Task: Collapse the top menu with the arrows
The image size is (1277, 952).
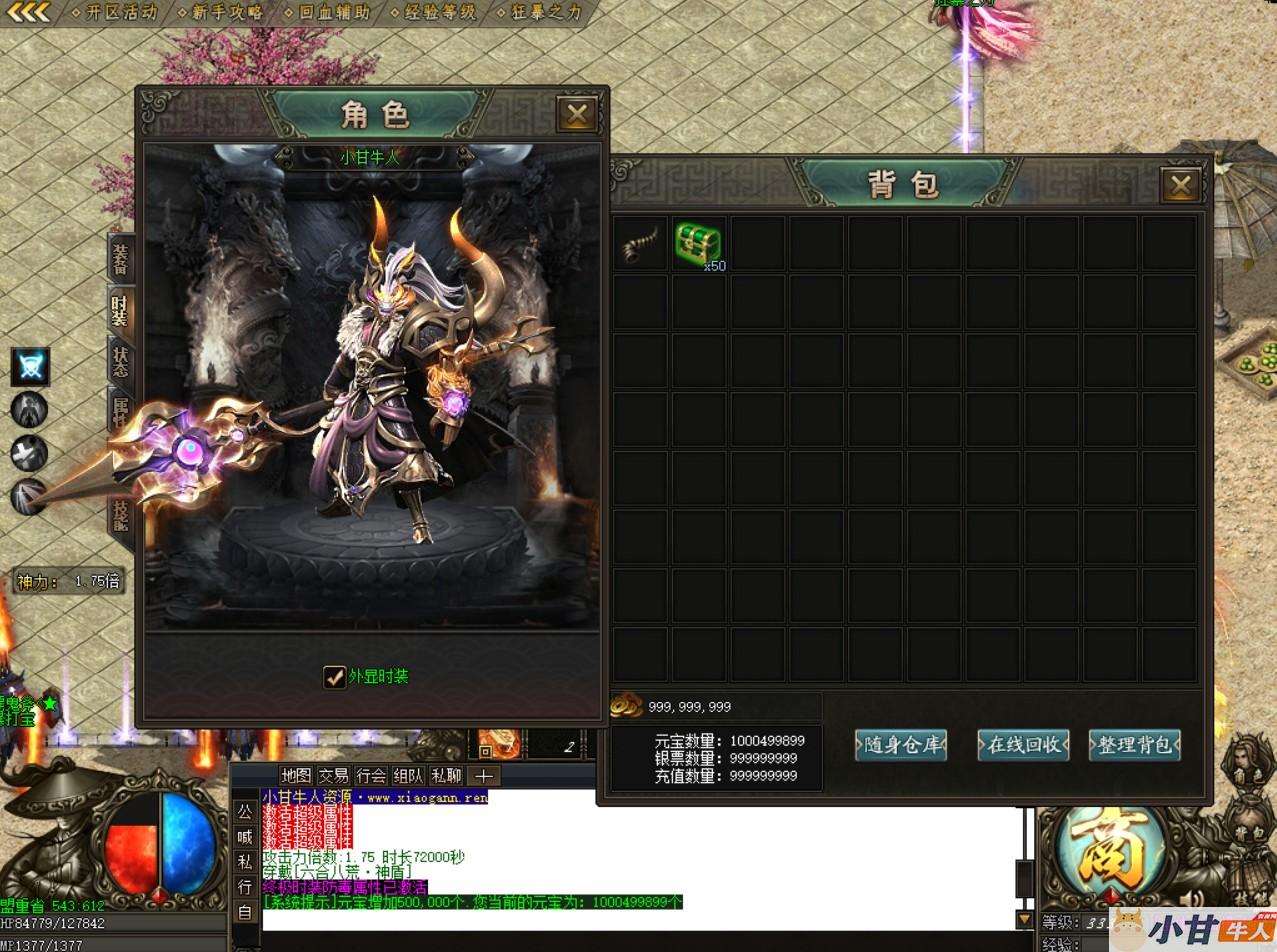Action: click(x=28, y=13)
